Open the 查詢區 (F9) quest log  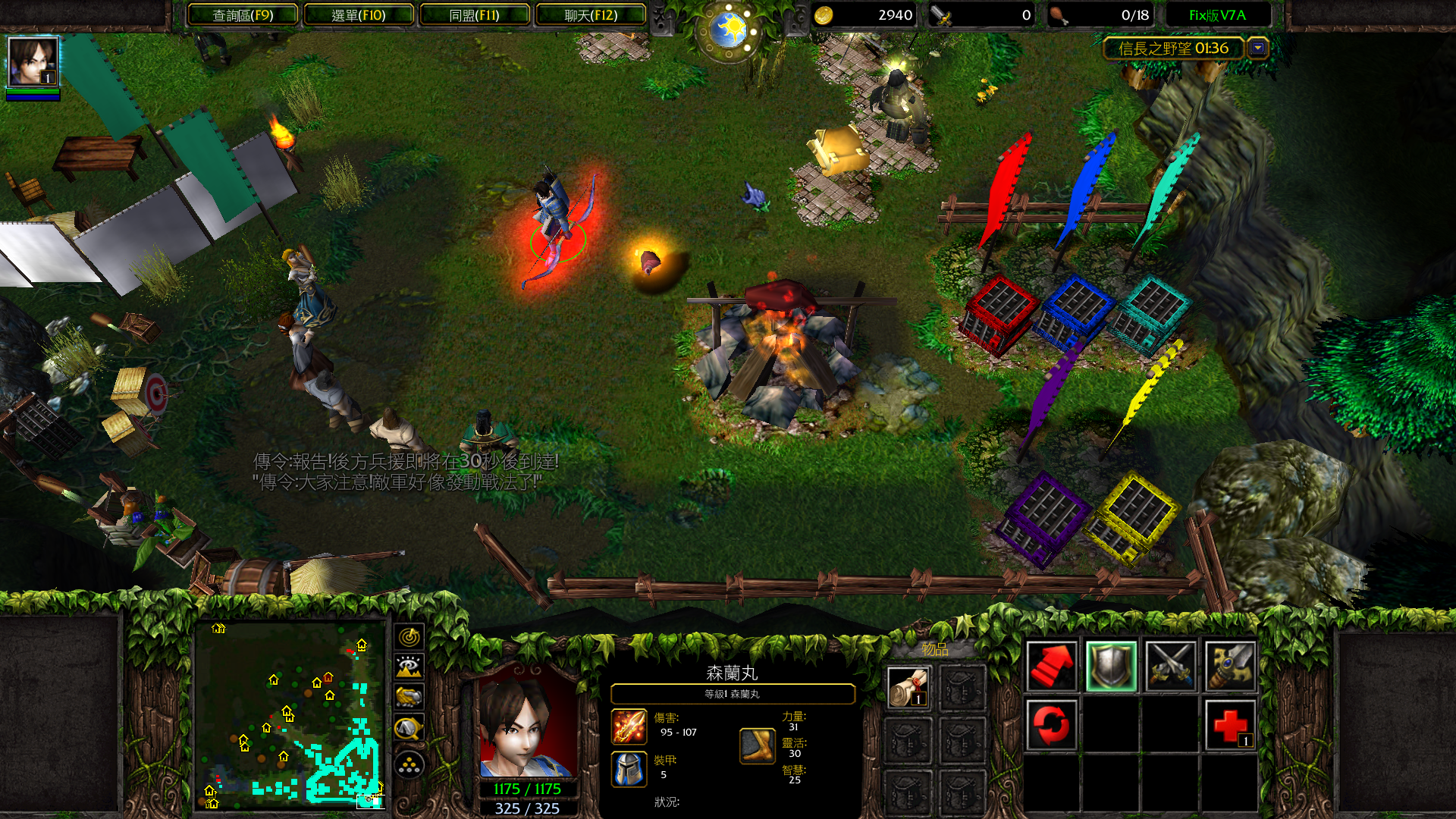(x=243, y=14)
